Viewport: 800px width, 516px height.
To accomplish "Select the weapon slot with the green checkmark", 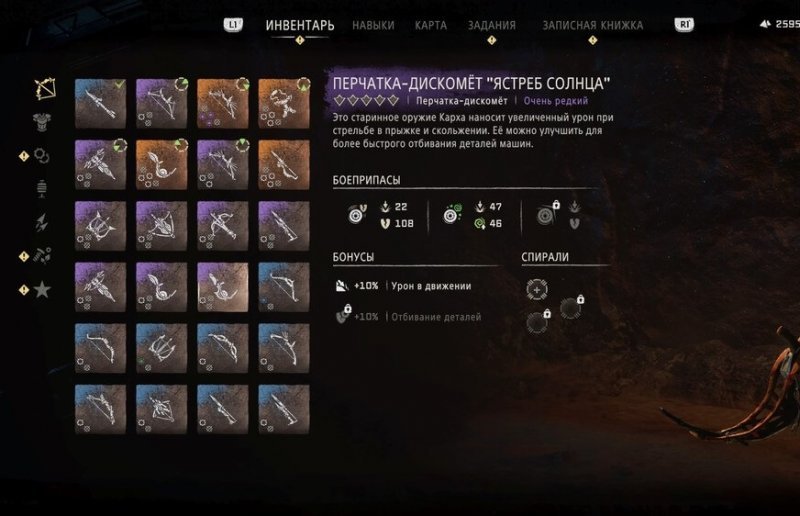I will (100, 103).
